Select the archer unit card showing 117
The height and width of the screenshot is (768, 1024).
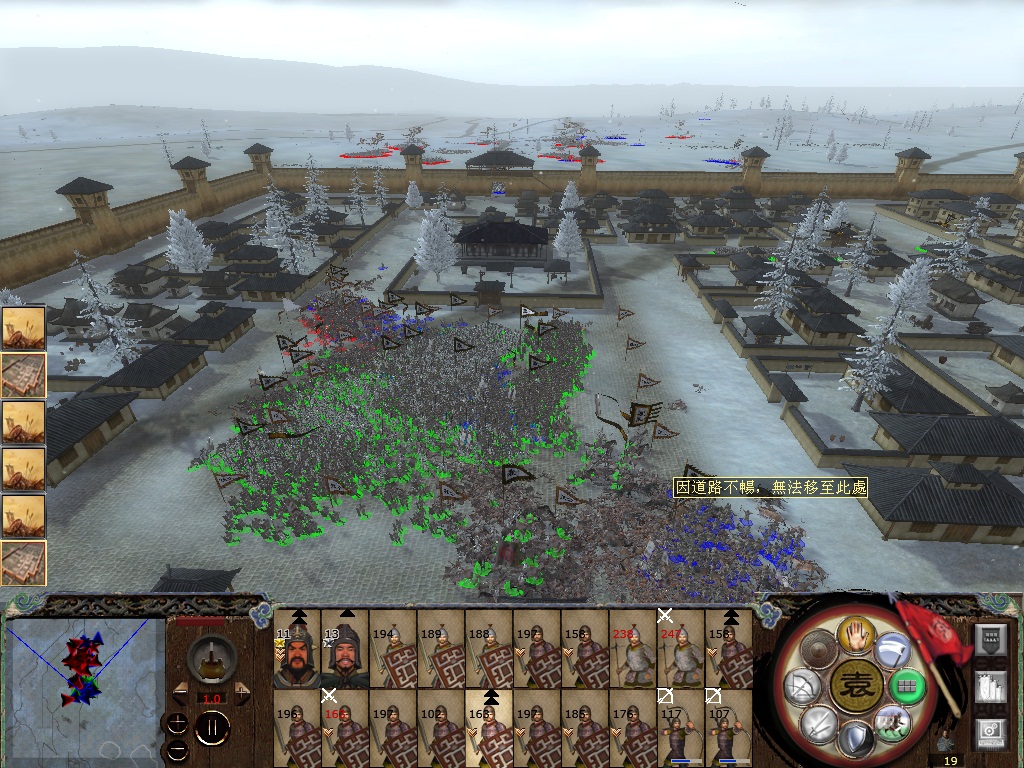coord(681,730)
